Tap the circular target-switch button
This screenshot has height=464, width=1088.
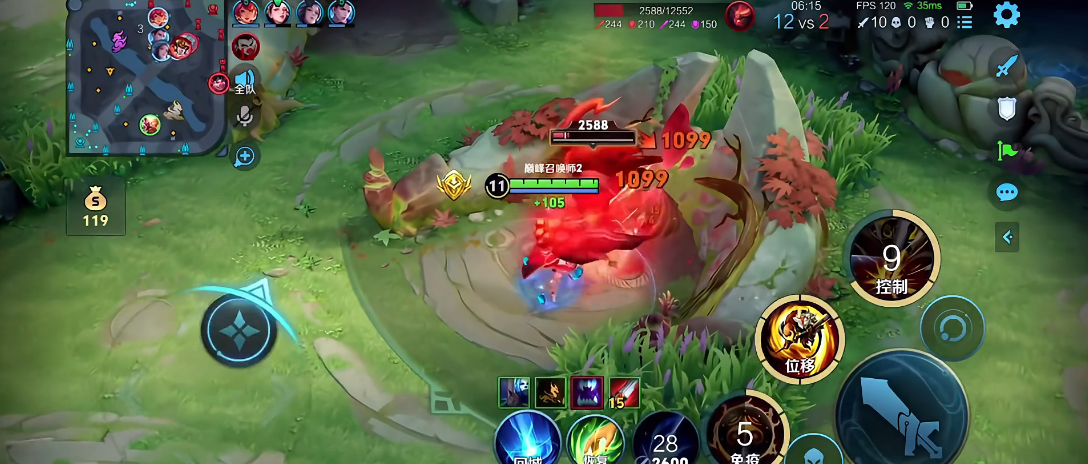tap(951, 328)
